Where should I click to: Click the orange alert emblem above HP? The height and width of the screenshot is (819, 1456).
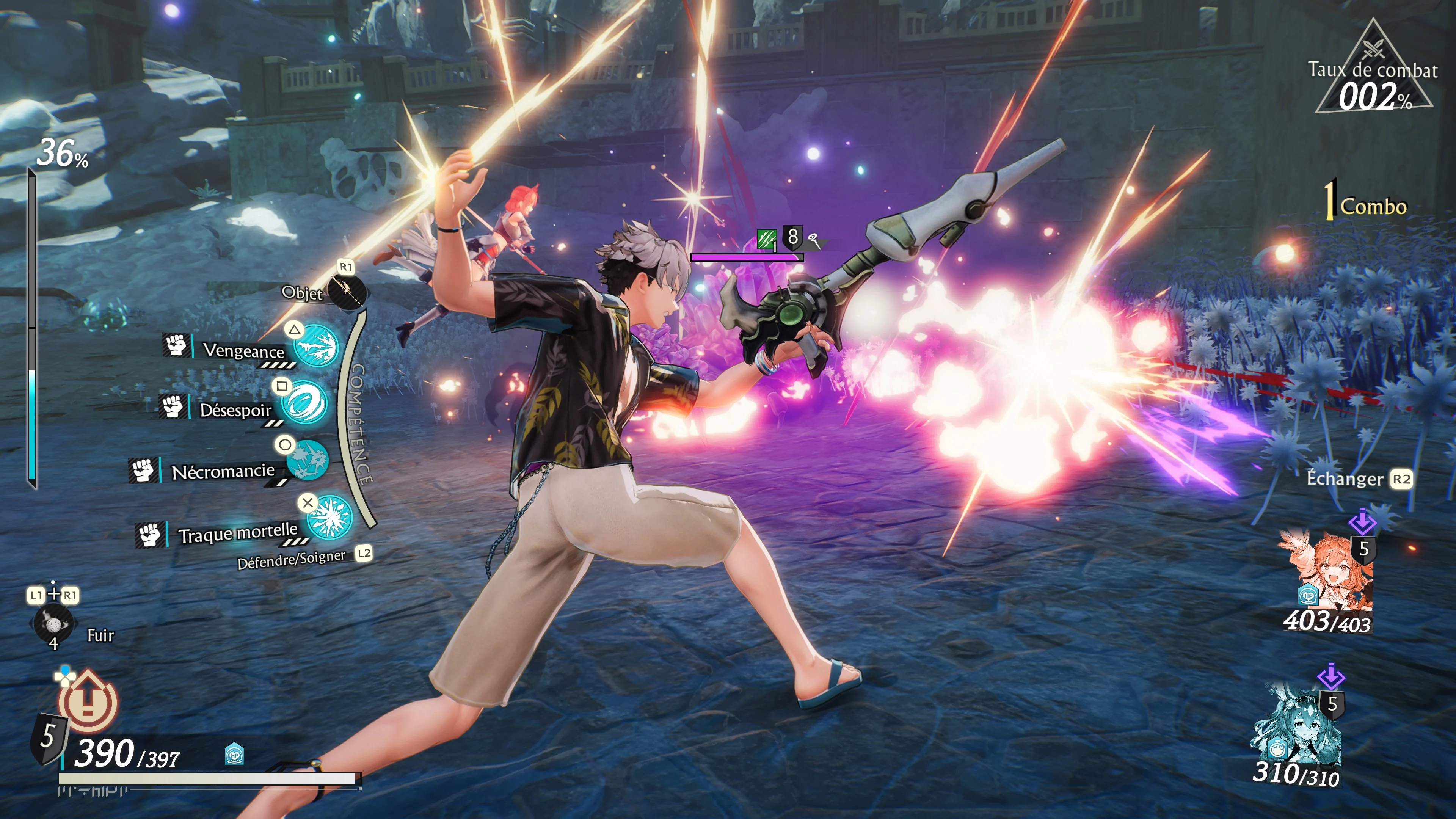tap(88, 701)
